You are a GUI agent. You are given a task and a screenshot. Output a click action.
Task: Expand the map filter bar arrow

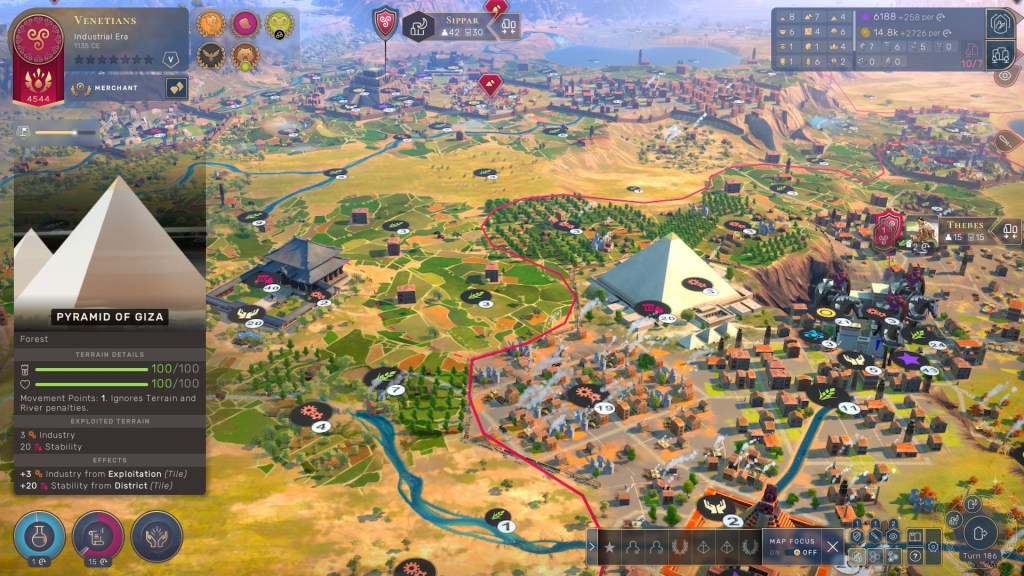pos(591,547)
